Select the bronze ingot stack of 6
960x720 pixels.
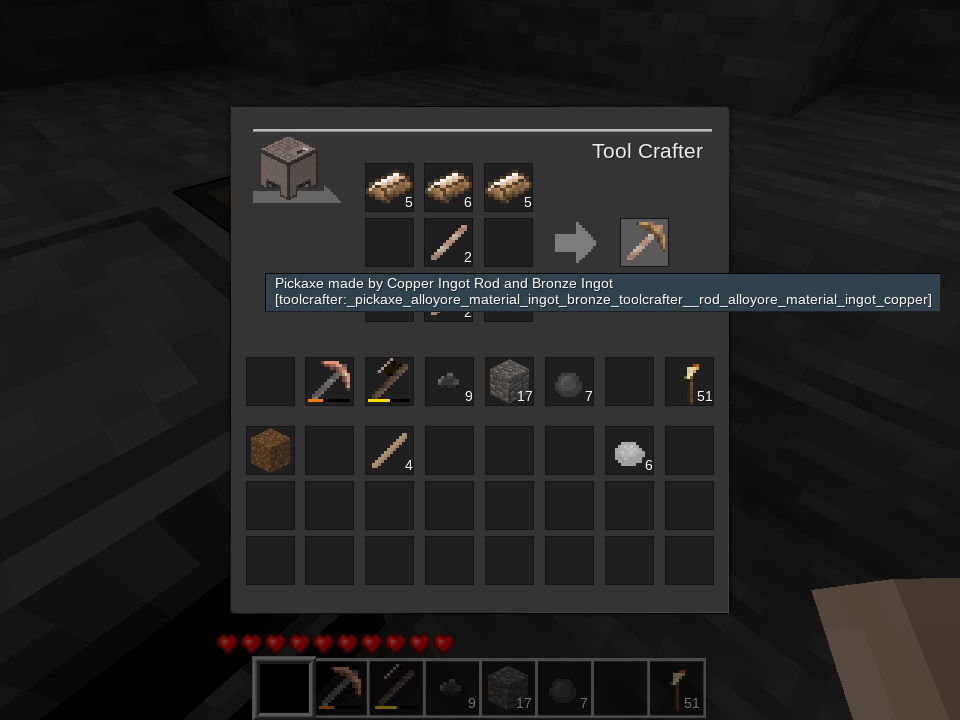pyautogui.click(x=448, y=188)
